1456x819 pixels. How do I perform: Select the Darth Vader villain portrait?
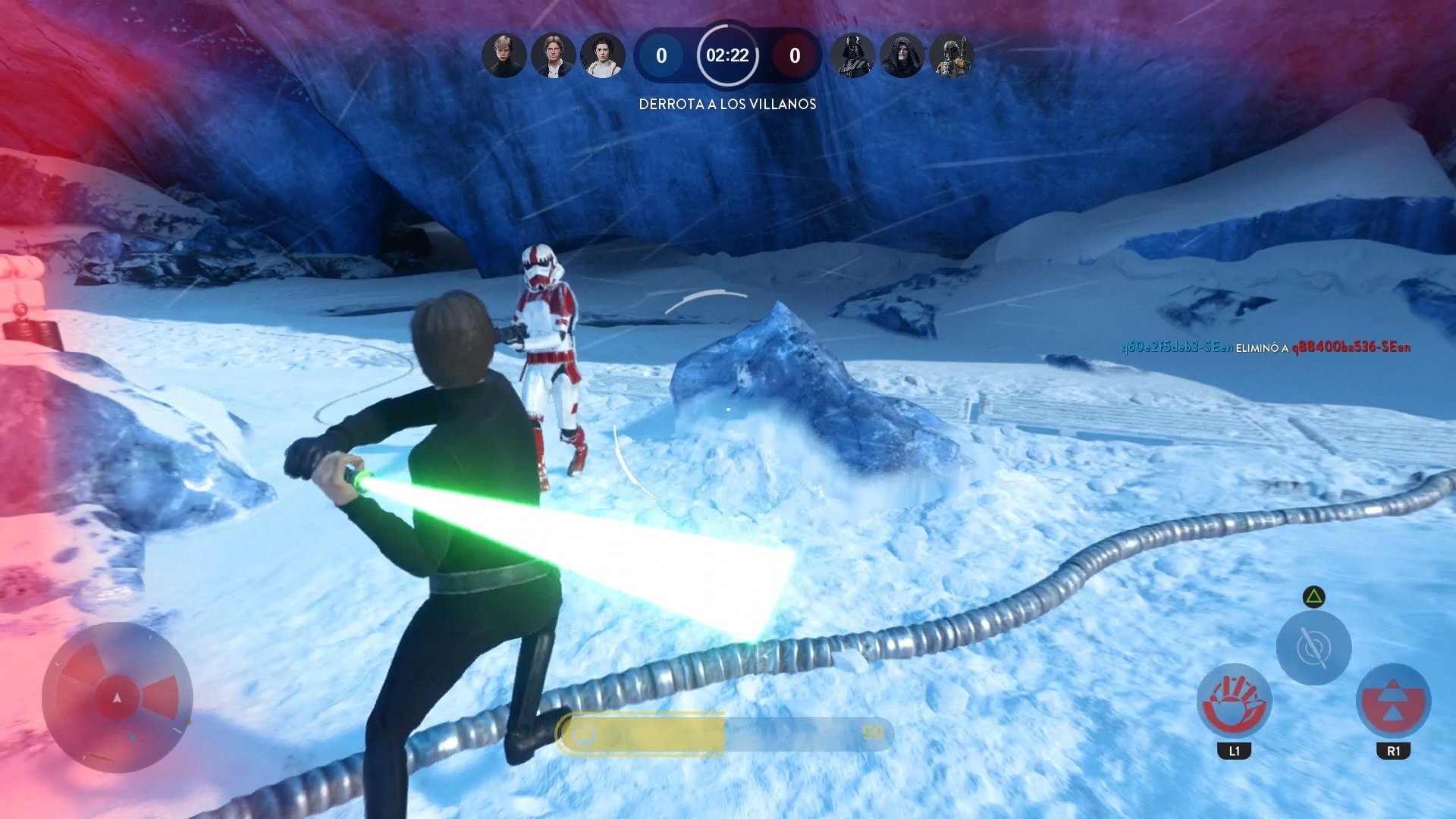coord(852,55)
